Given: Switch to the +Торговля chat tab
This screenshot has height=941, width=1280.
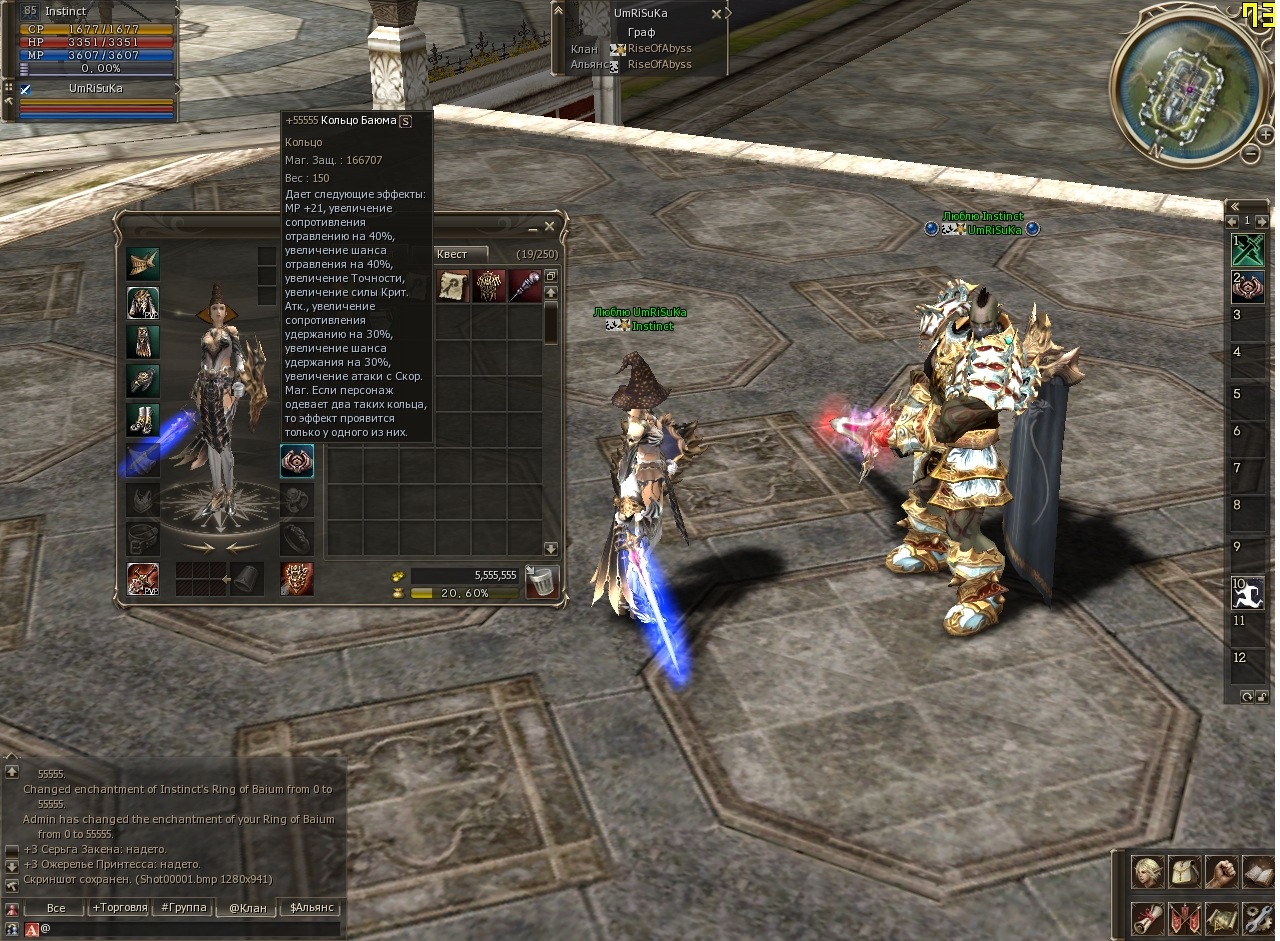Looking at the screenshot, I should pos(116,908).
